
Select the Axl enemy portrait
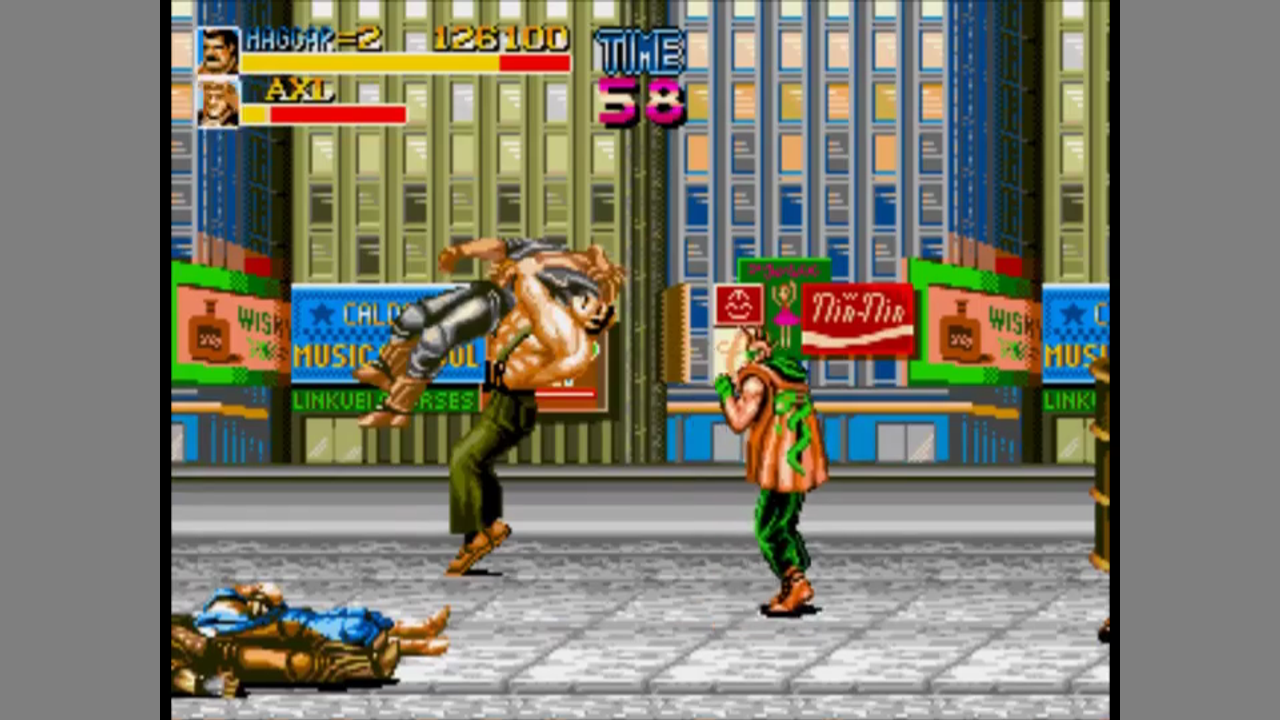[218, 103]
